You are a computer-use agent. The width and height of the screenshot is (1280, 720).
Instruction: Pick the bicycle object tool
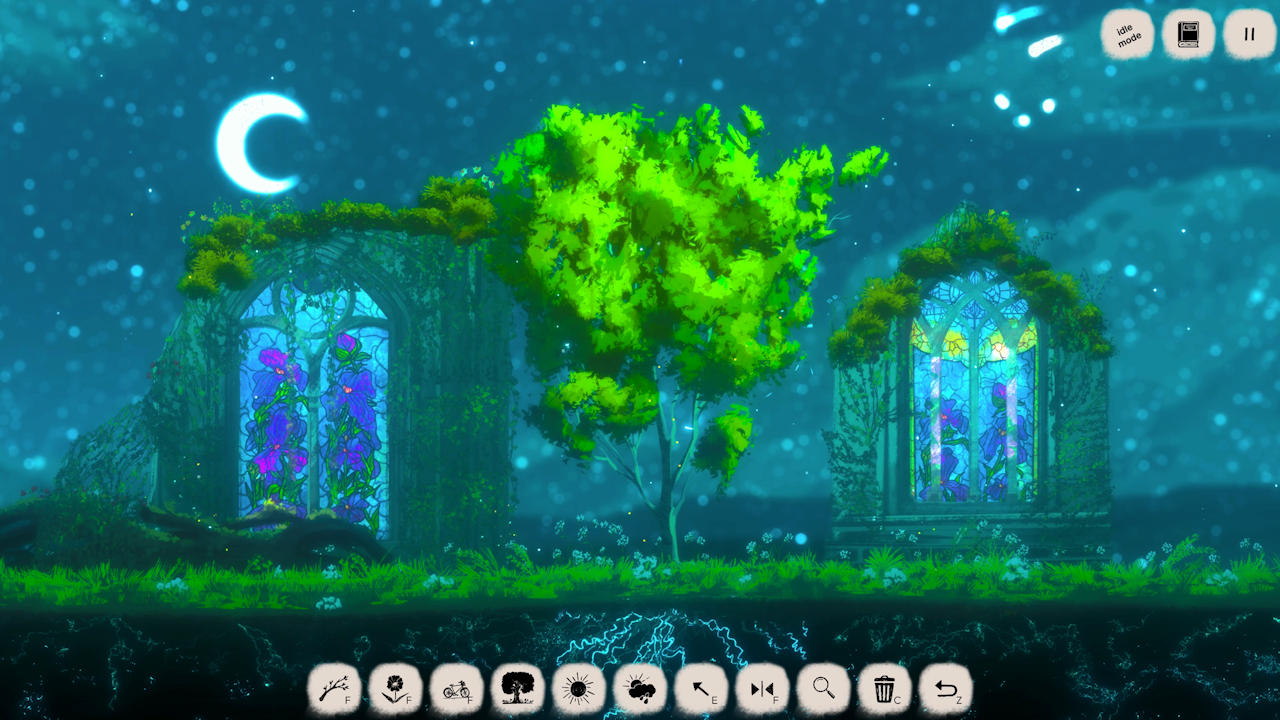coord(456,689)
